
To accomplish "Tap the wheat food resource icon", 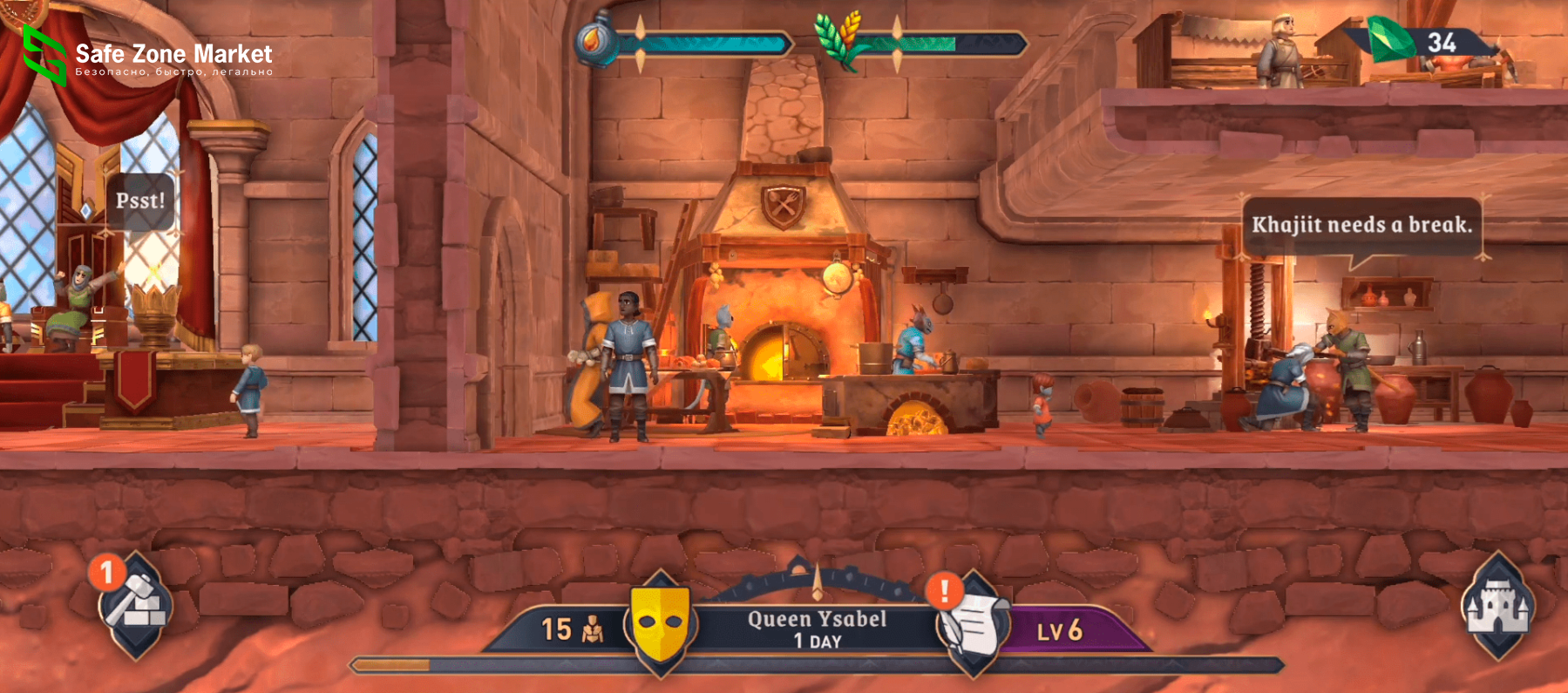I will click(x=838, y=38).
